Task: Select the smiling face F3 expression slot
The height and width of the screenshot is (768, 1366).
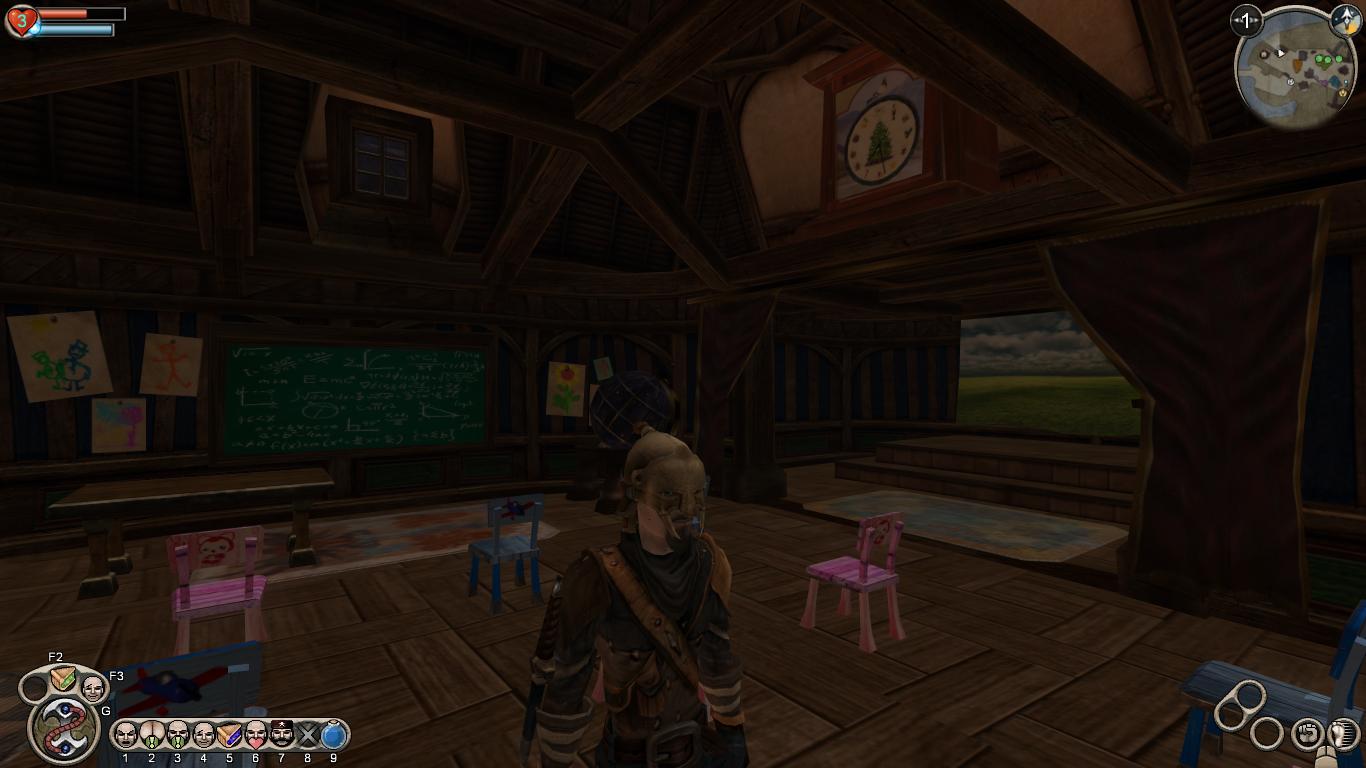Action: click(x=93, y=688)
